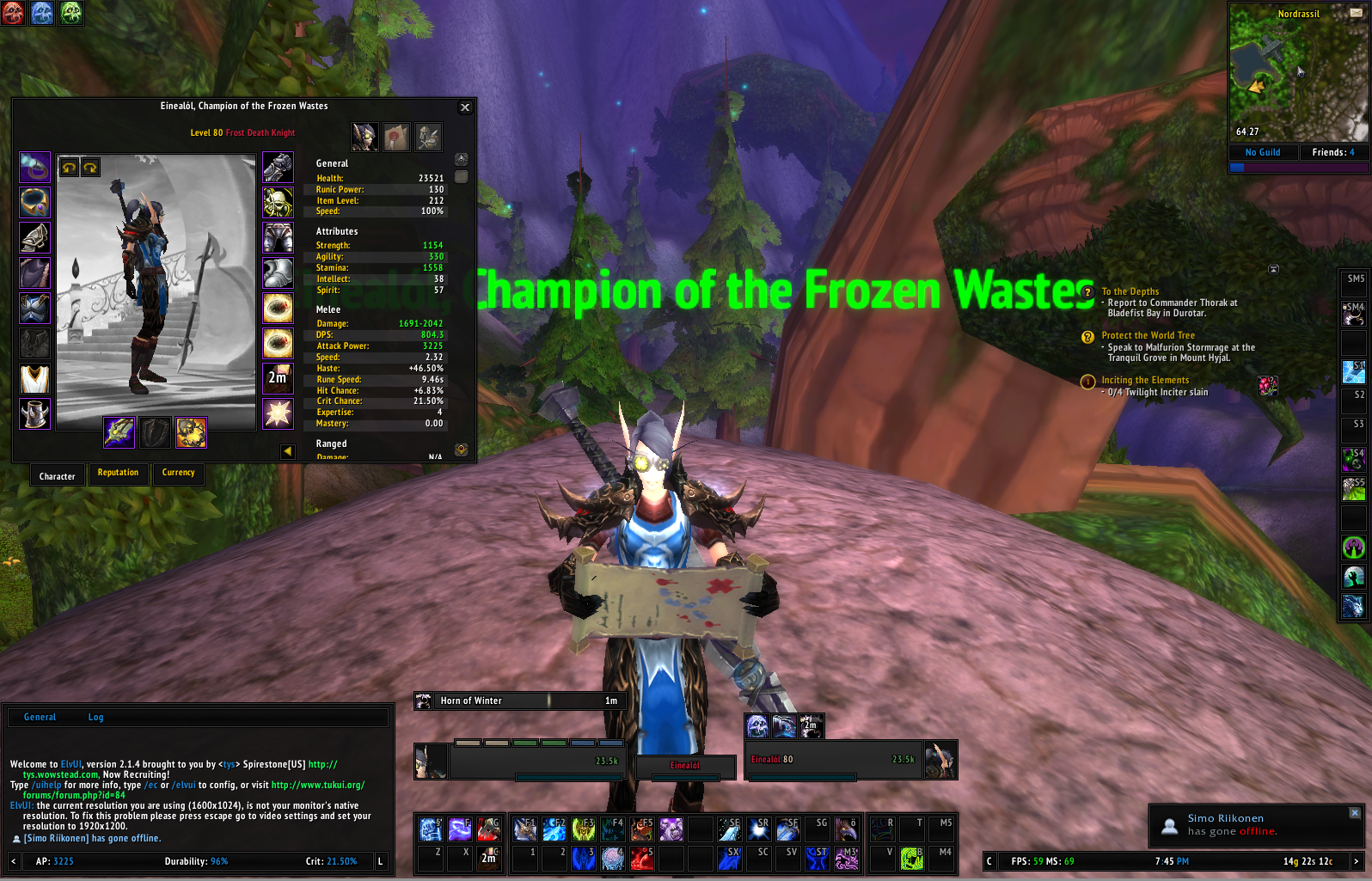Viewport: 1372px width, 881px height.
Task: Close the character sheet window
Action: 465,107
